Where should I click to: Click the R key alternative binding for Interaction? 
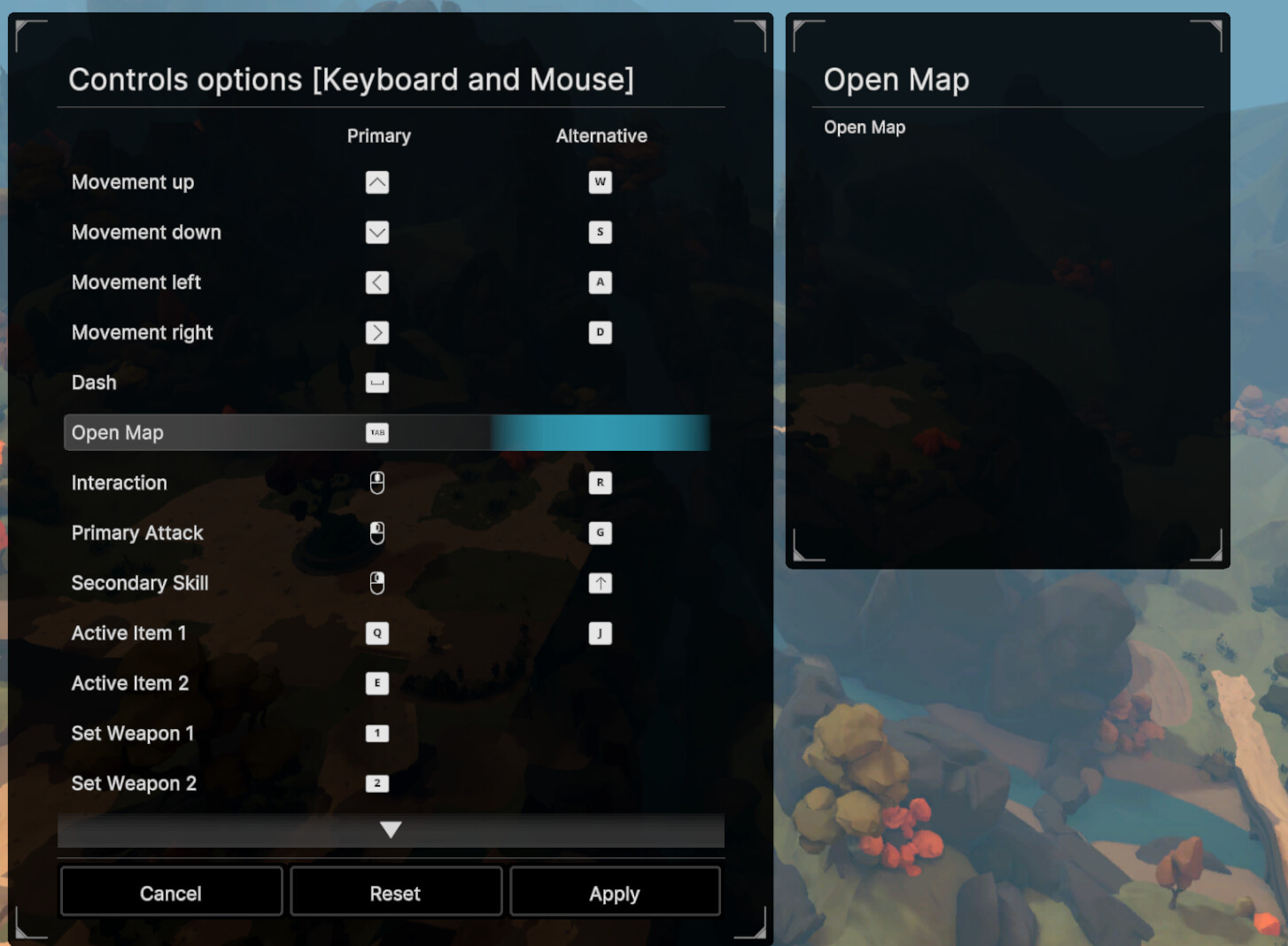point(601,483)
